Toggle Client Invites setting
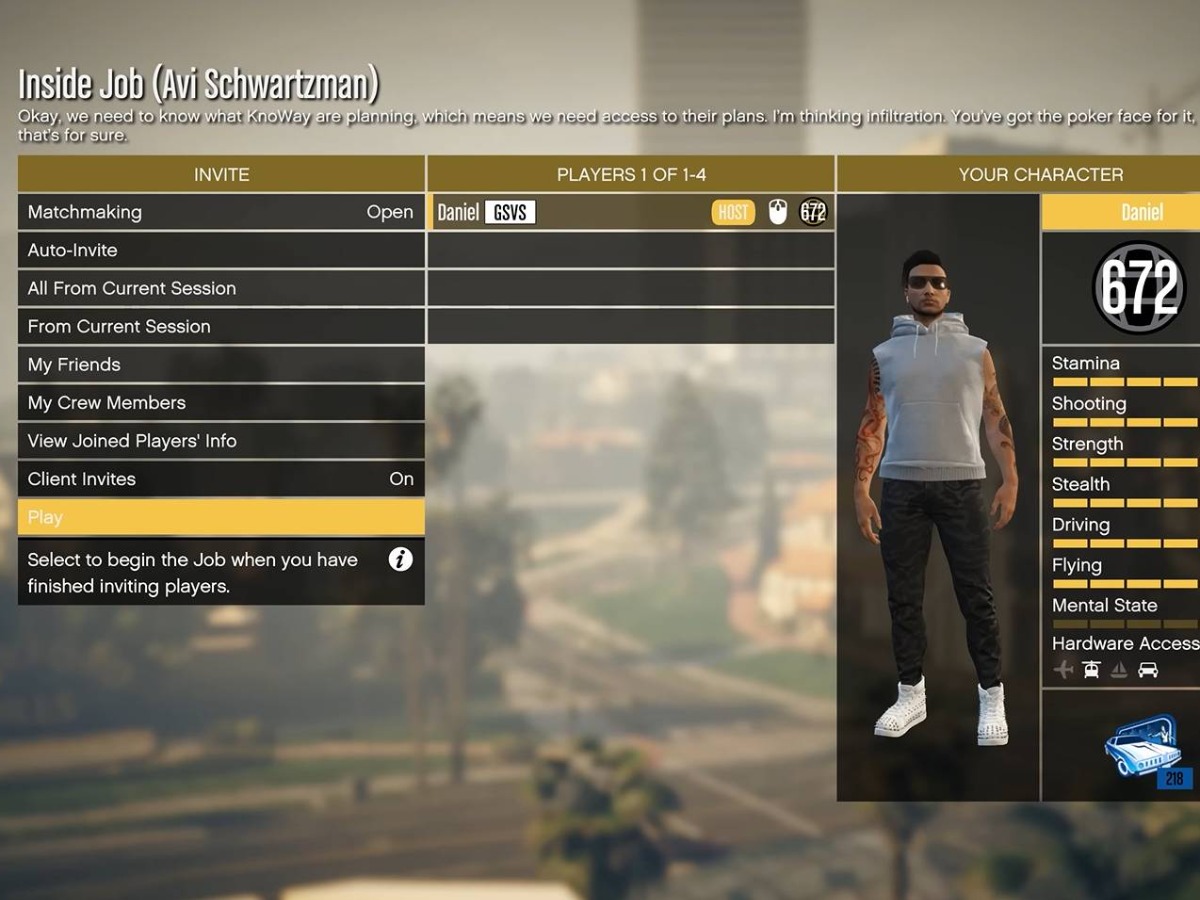This screenshot has width=1200, height=900. (220, 479)
